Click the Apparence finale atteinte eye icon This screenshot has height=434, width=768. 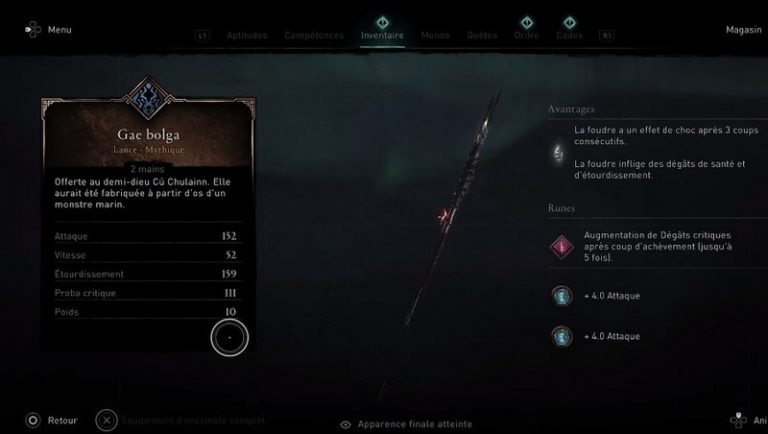[346, 424]
